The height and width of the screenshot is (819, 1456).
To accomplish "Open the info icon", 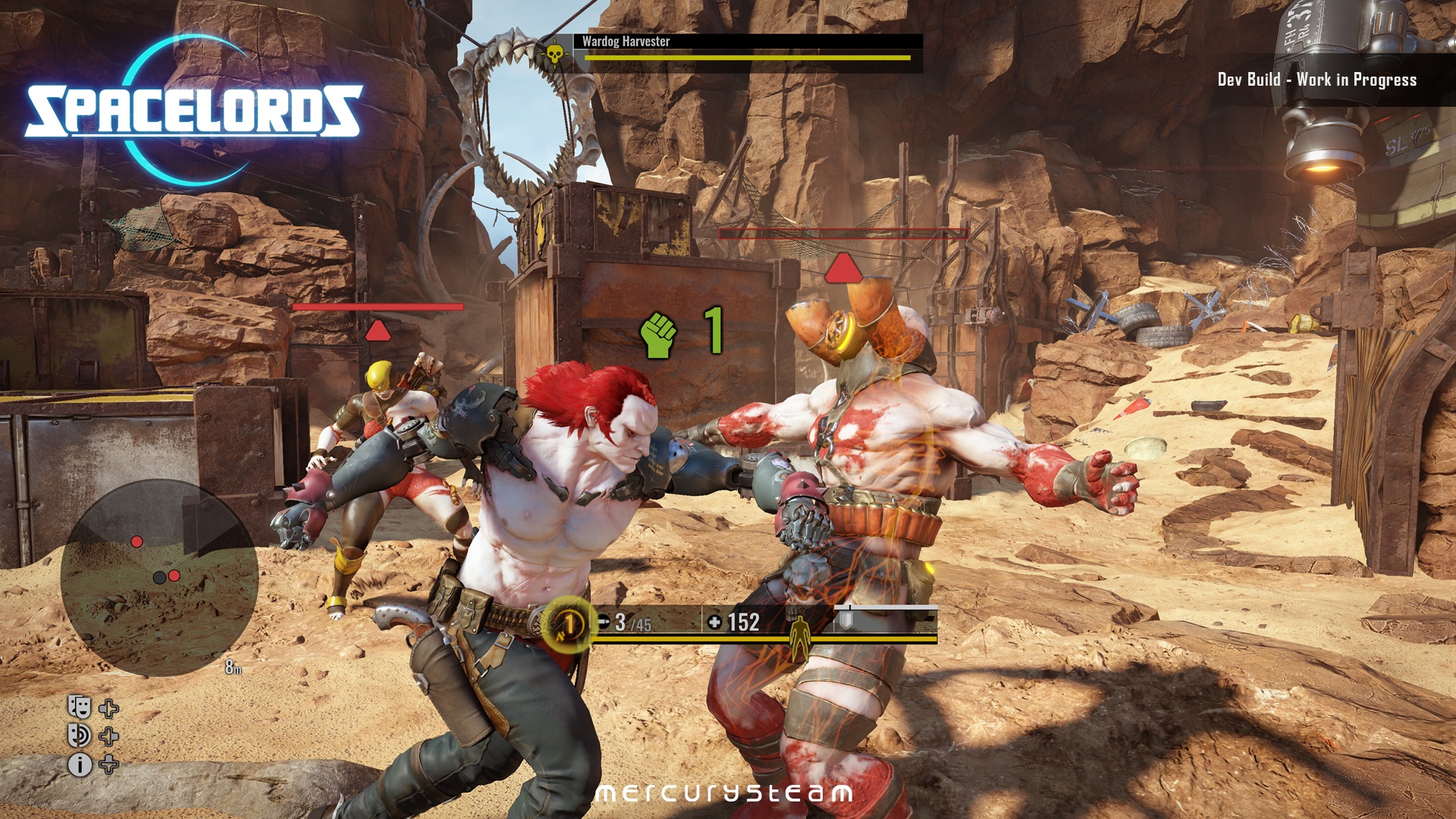I will point(80,764).
